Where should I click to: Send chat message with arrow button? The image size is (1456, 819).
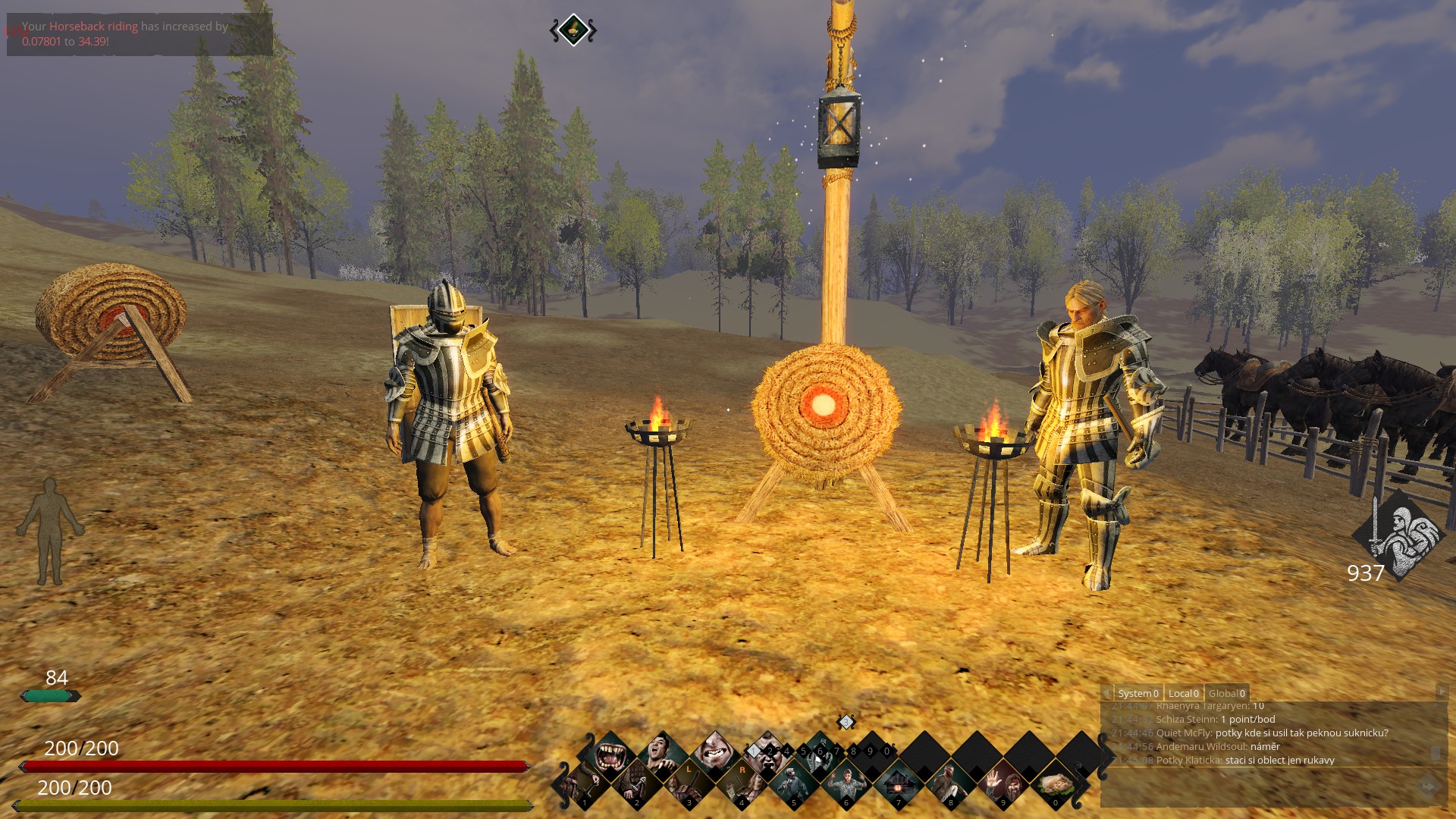[x=1427, y=787]
